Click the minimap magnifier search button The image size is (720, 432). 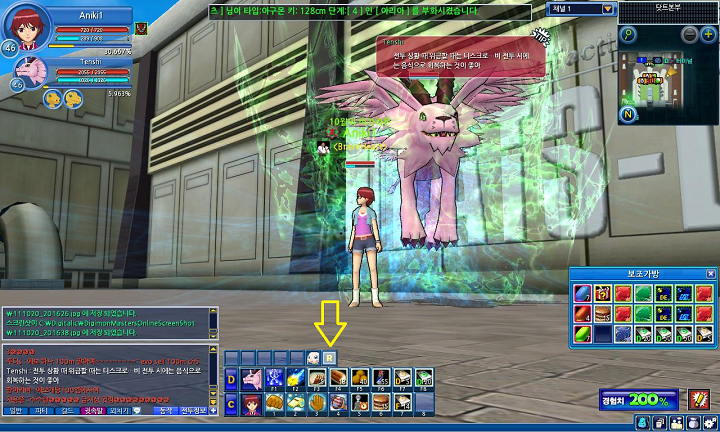(628, 34)
